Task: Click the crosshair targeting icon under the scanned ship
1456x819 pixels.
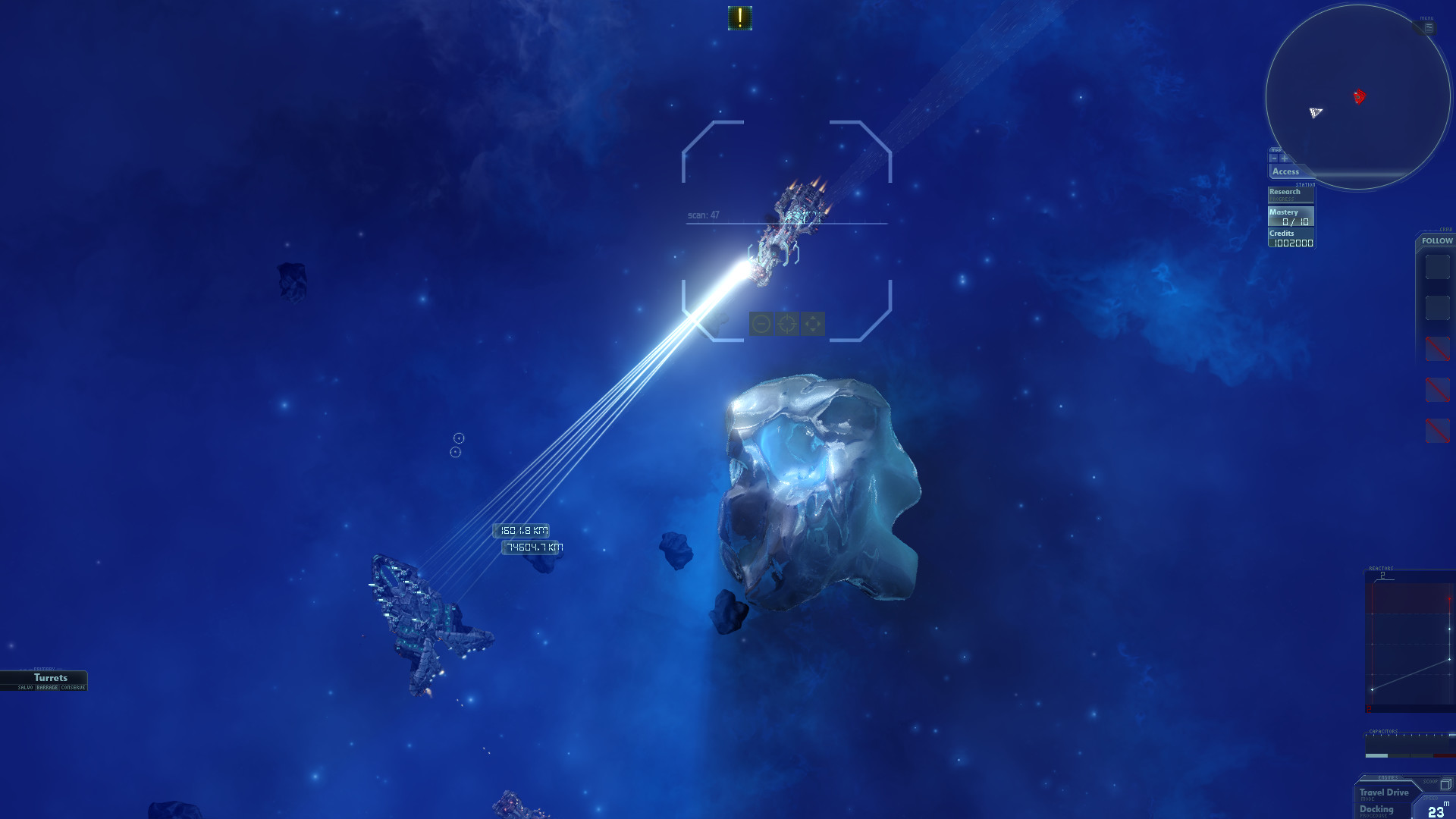Action: [x=786, y=325]
